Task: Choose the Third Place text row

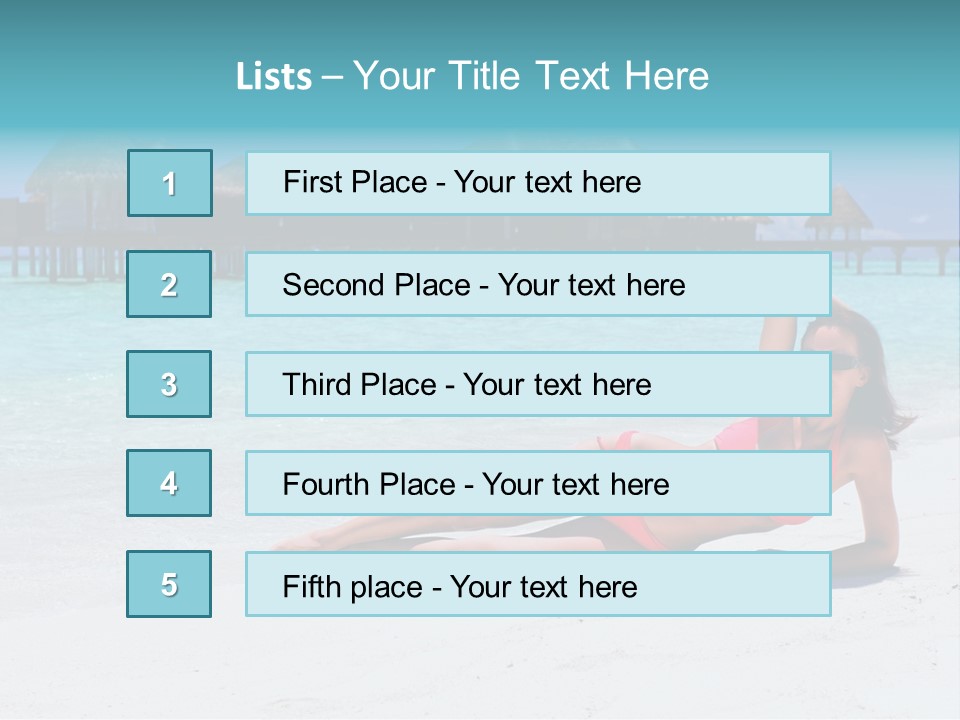Action: 538,384
